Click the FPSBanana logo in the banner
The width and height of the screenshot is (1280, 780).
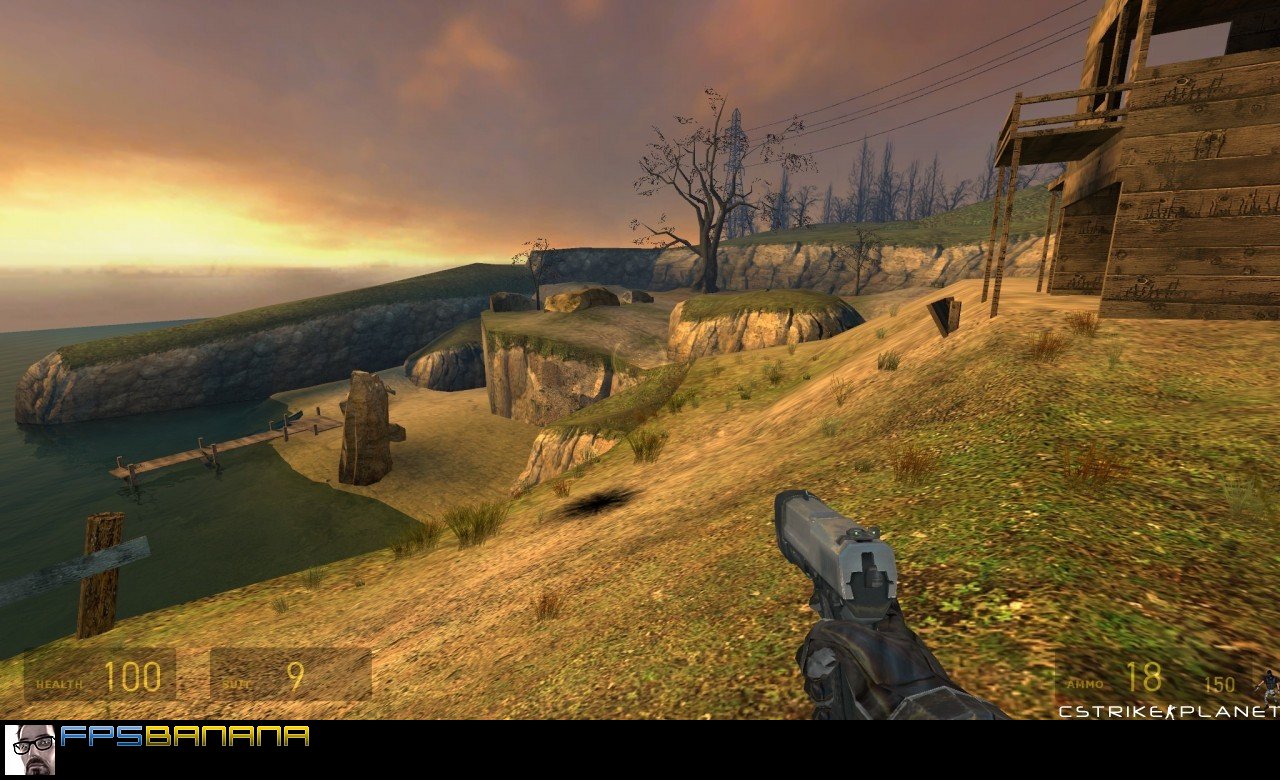(185, 737)
